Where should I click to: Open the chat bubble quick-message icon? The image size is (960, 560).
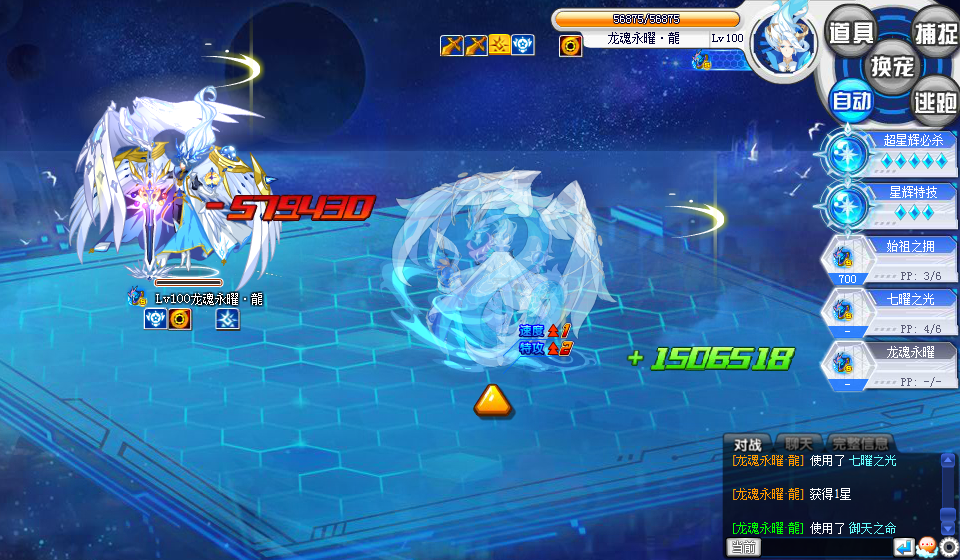[x=926, y=547]
